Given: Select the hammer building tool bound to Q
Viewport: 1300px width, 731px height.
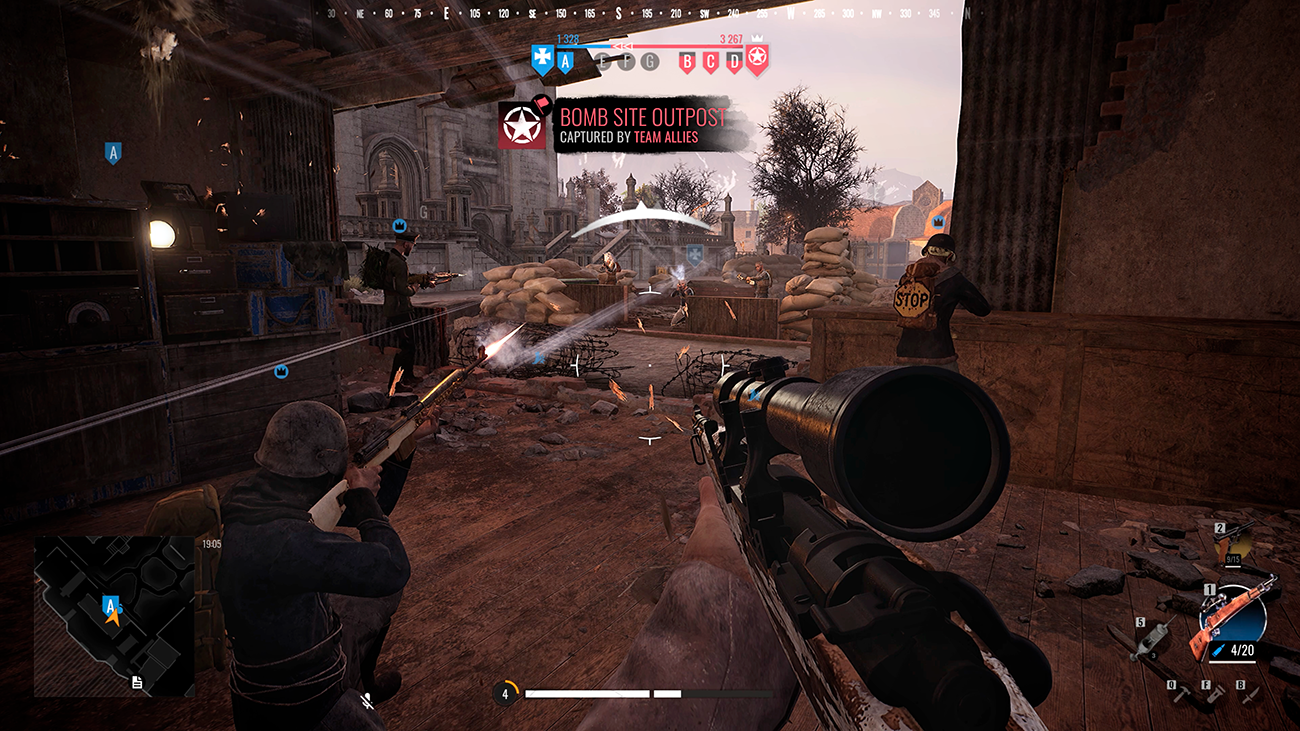Looking at the screenshot, I should click(x=1182, y=694).
